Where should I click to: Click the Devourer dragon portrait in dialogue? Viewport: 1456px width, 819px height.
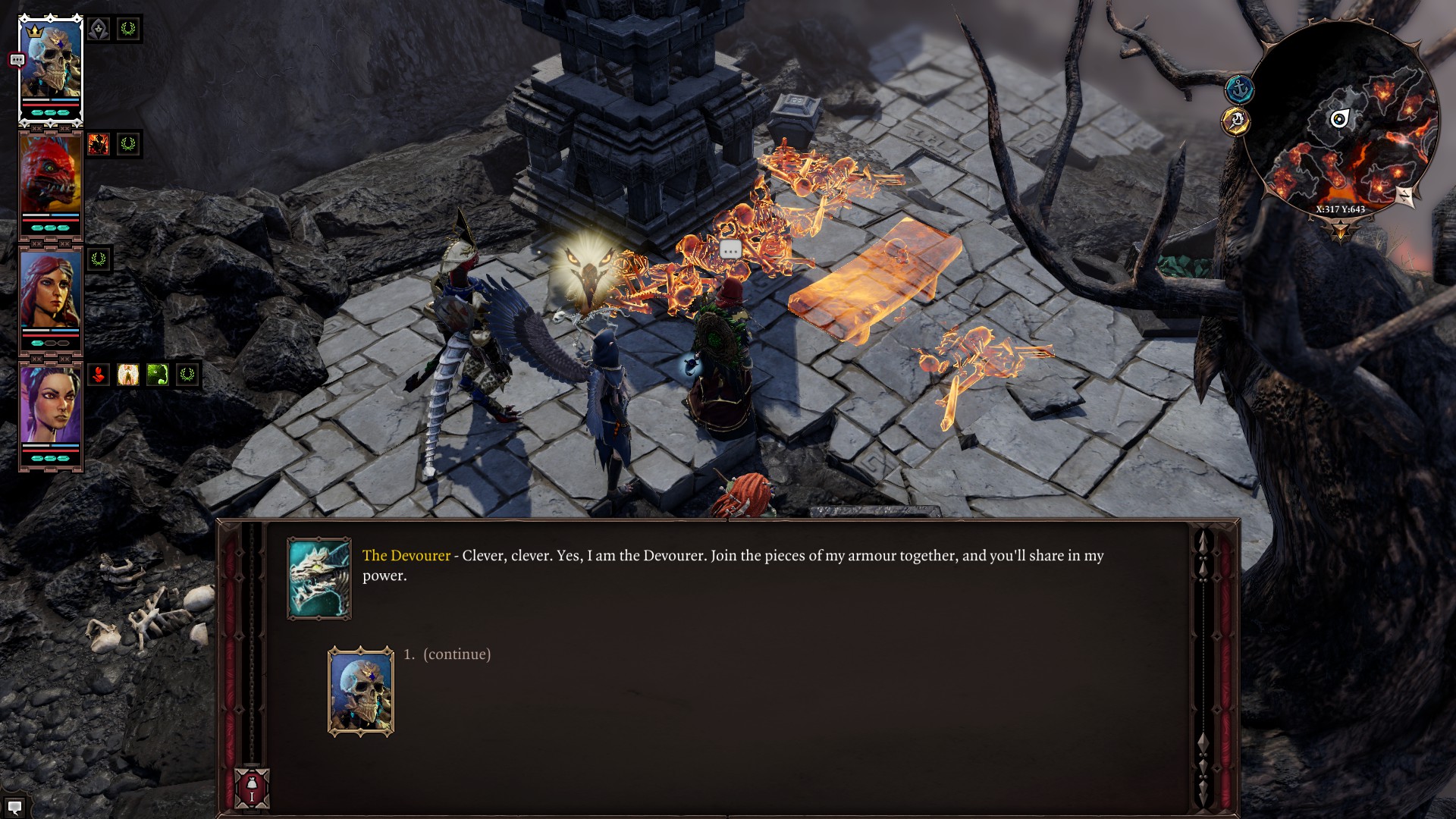pos(319,579)
